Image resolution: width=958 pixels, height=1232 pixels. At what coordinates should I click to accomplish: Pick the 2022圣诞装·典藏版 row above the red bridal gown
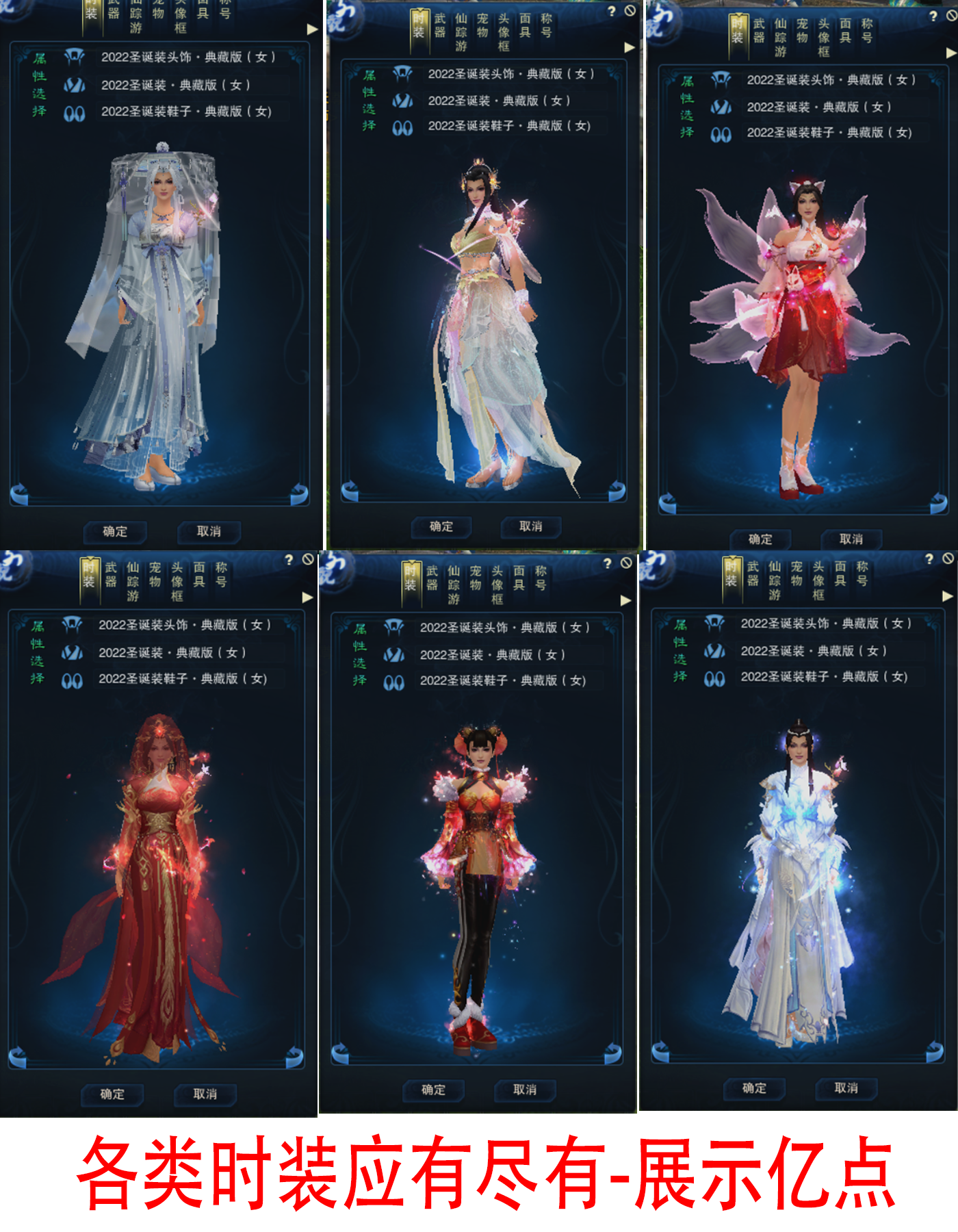[x=171, y=652]
